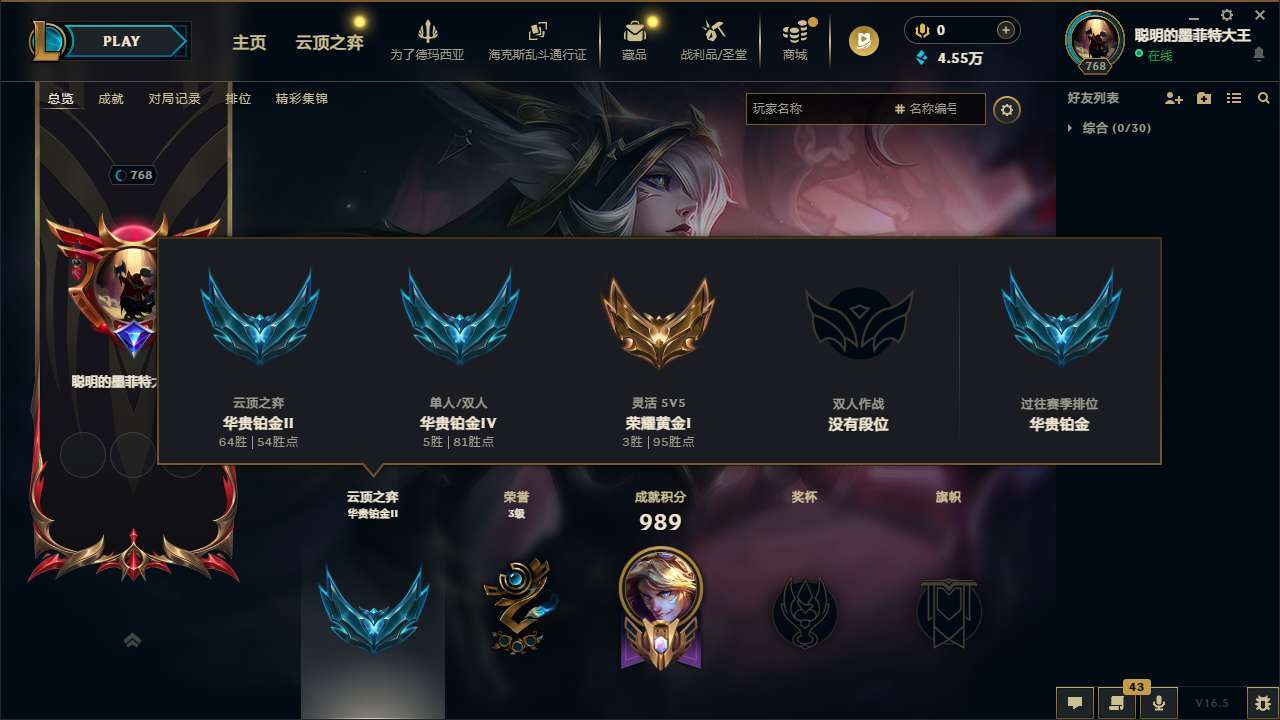1280x720 pixels.
Task: Open the 为了德玛西亚 event page
Action: pos(428,40)
